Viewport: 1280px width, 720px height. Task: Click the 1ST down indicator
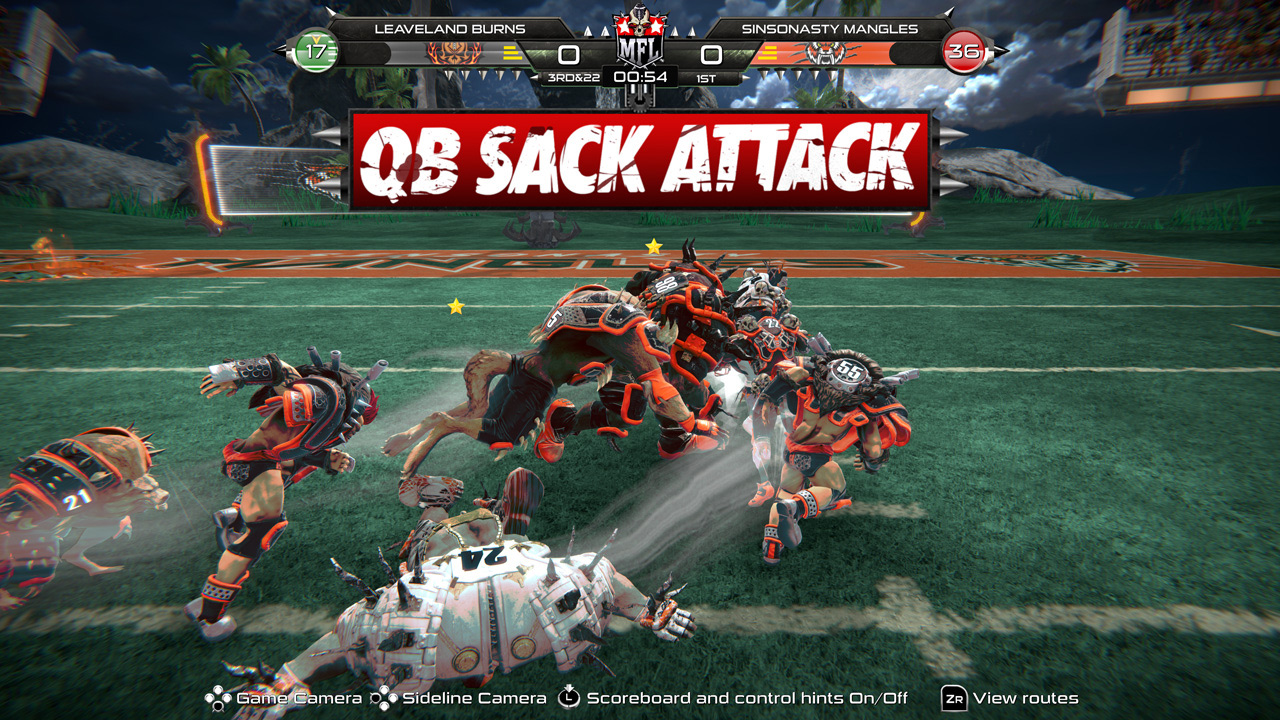click(706, 76)
